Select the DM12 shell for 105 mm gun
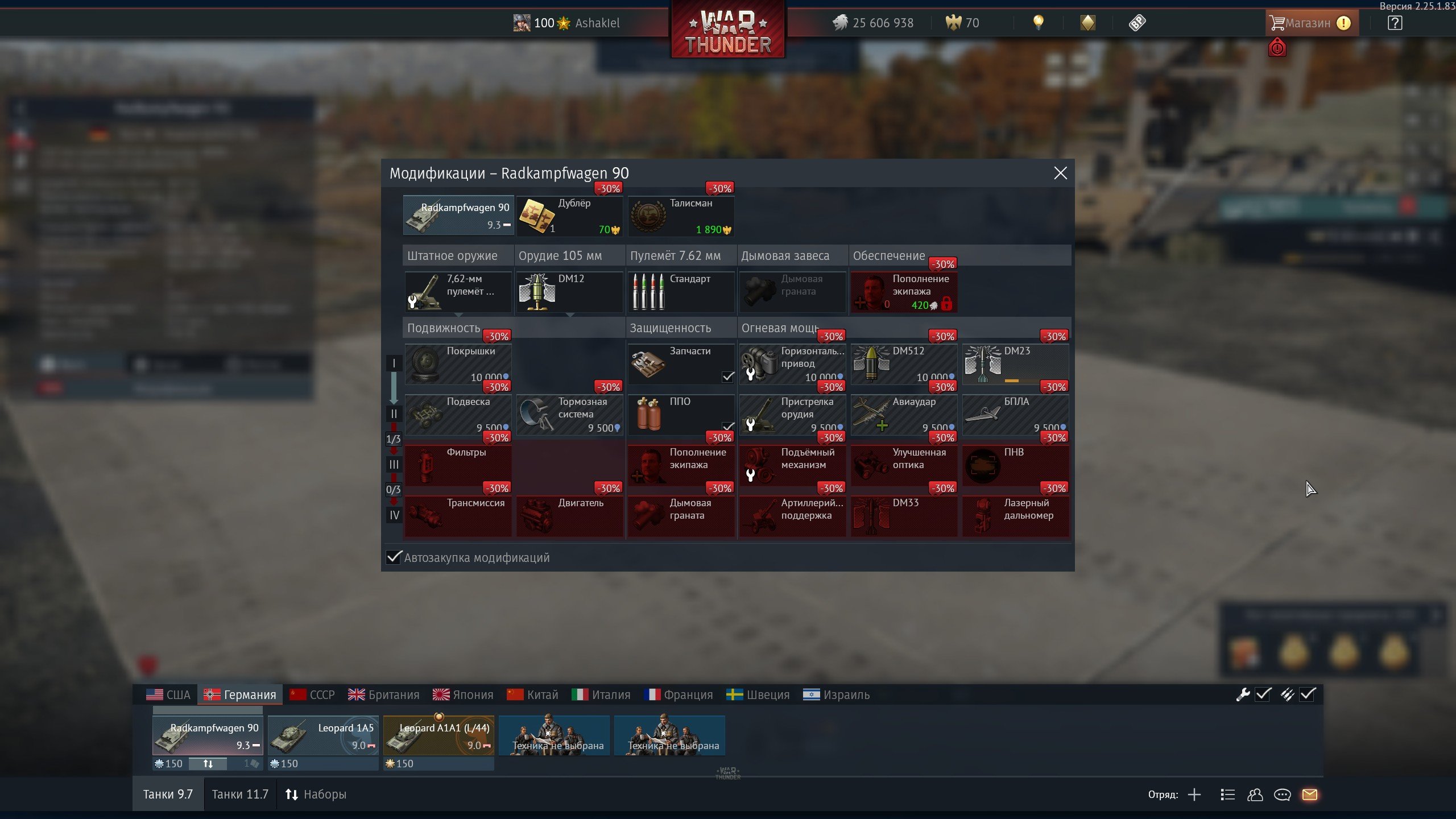Image resolution: width=1456 pixels, height=819 pixels. (x=569, y=291)
